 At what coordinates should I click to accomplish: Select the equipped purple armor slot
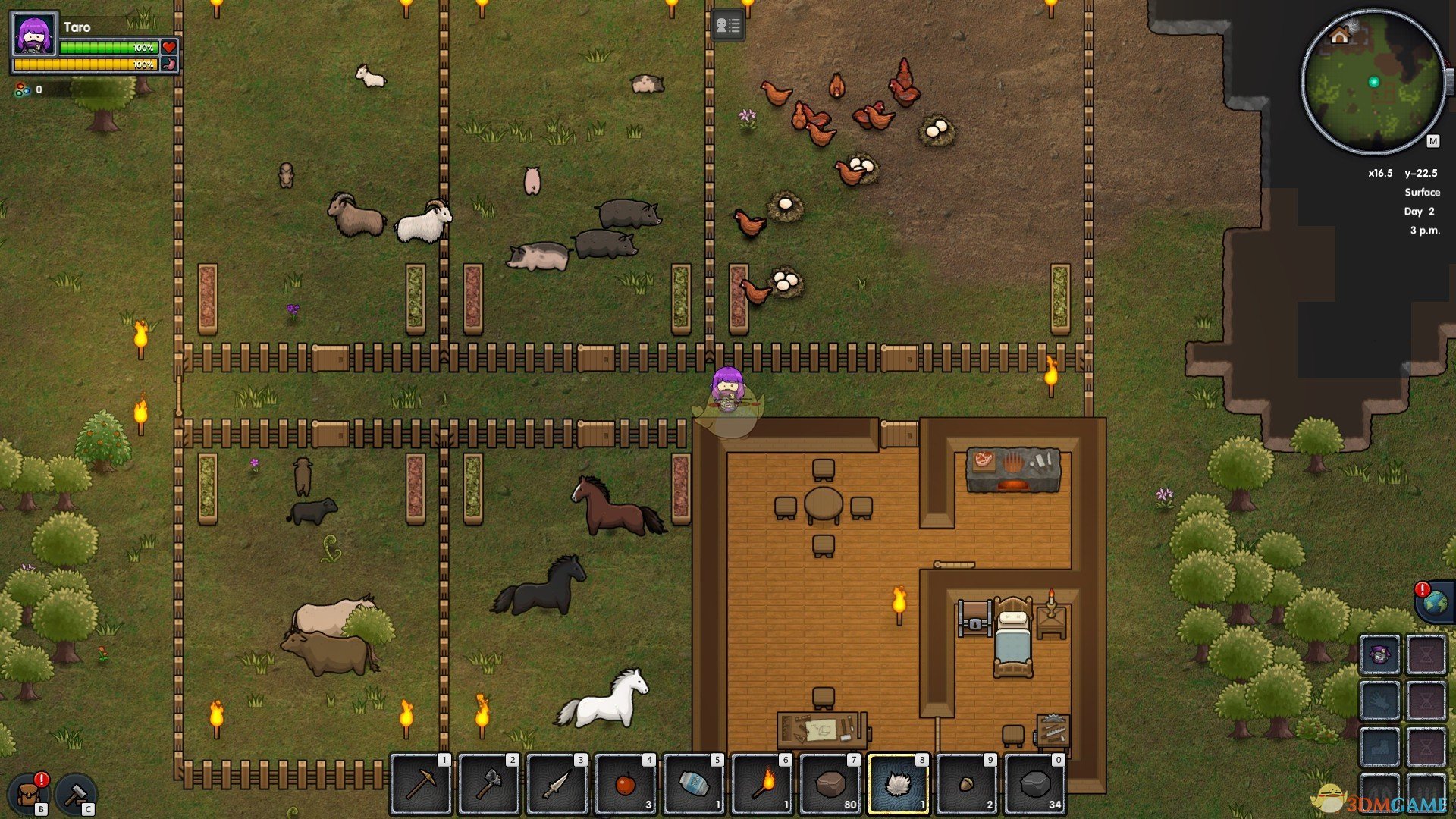pyautogui.click(x=1379, y=654)
